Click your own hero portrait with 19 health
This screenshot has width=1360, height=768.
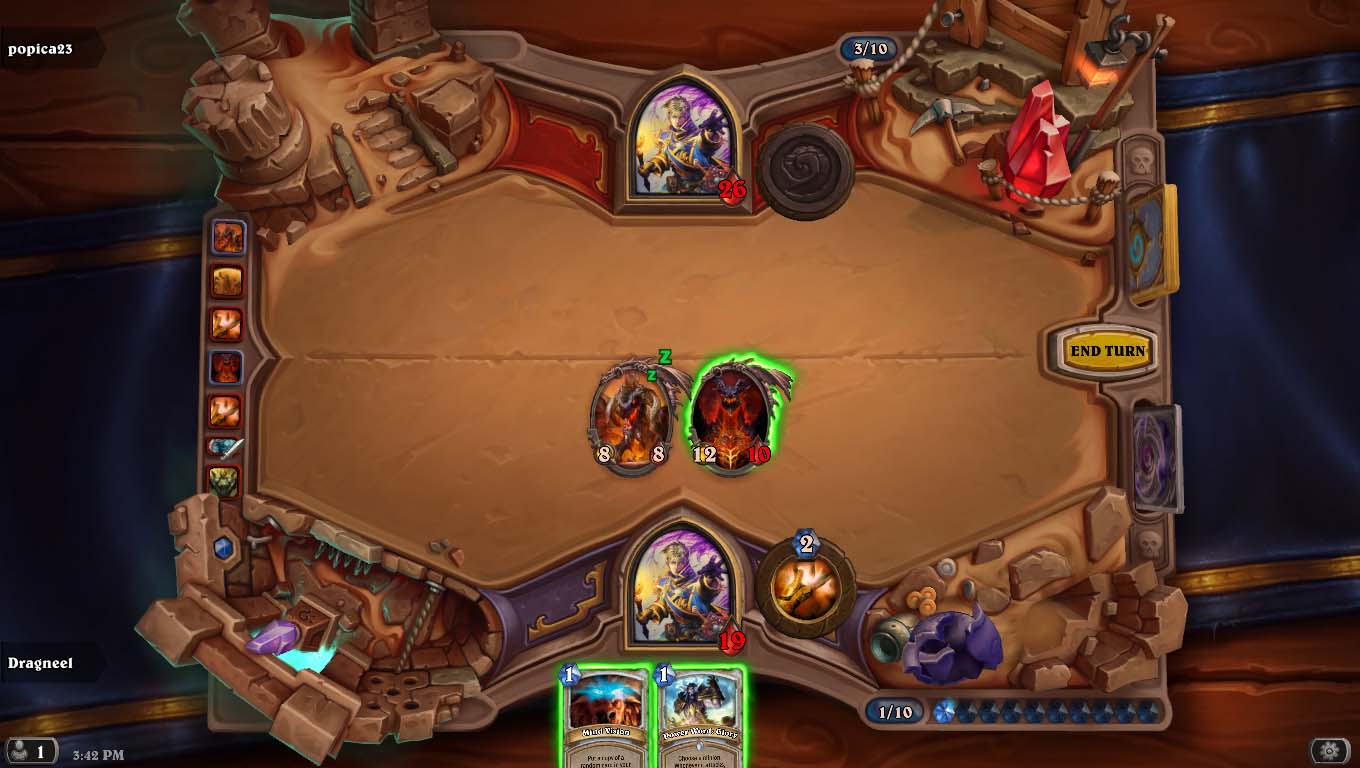point(683,586)
